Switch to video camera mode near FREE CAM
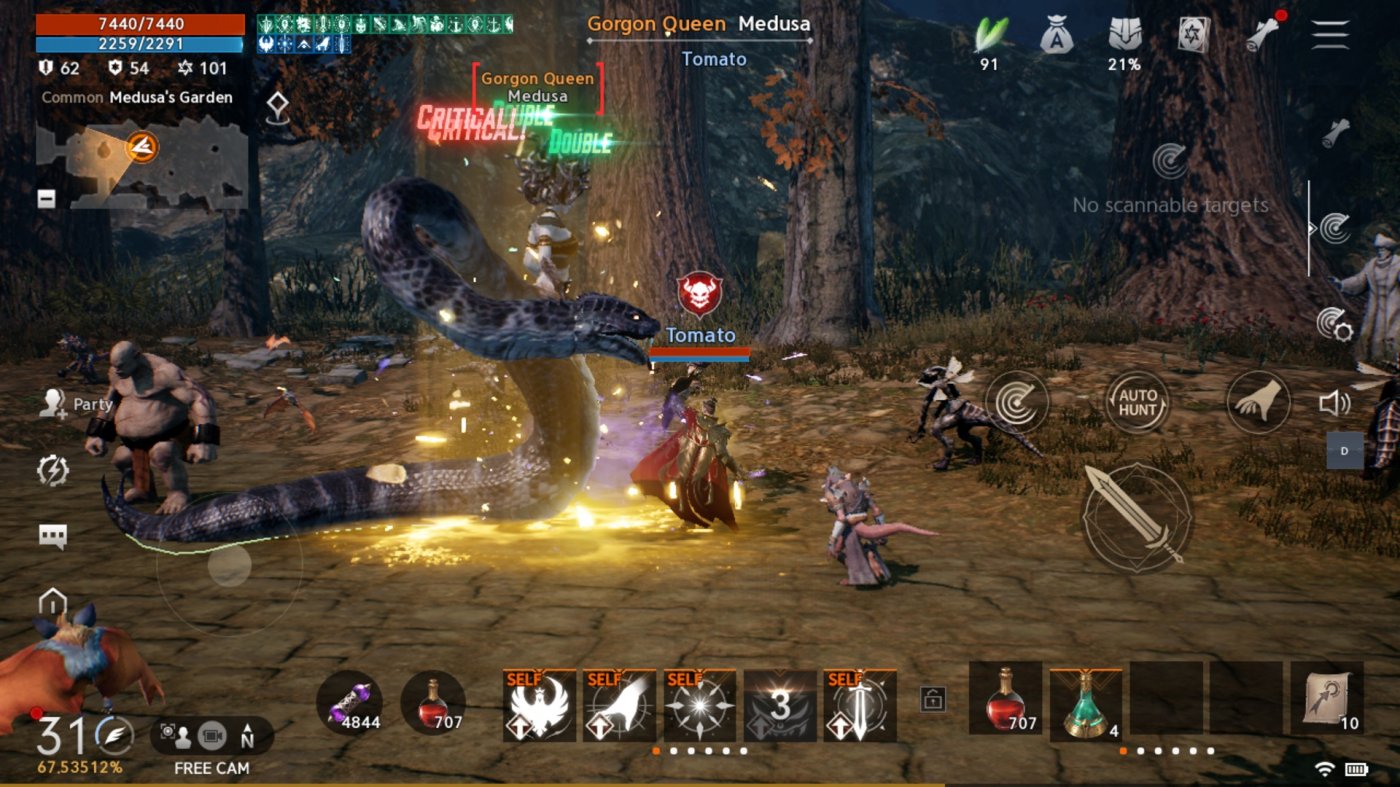This screenshot has width=1400, height=787. pyautogui.click(x=212, y=735)
